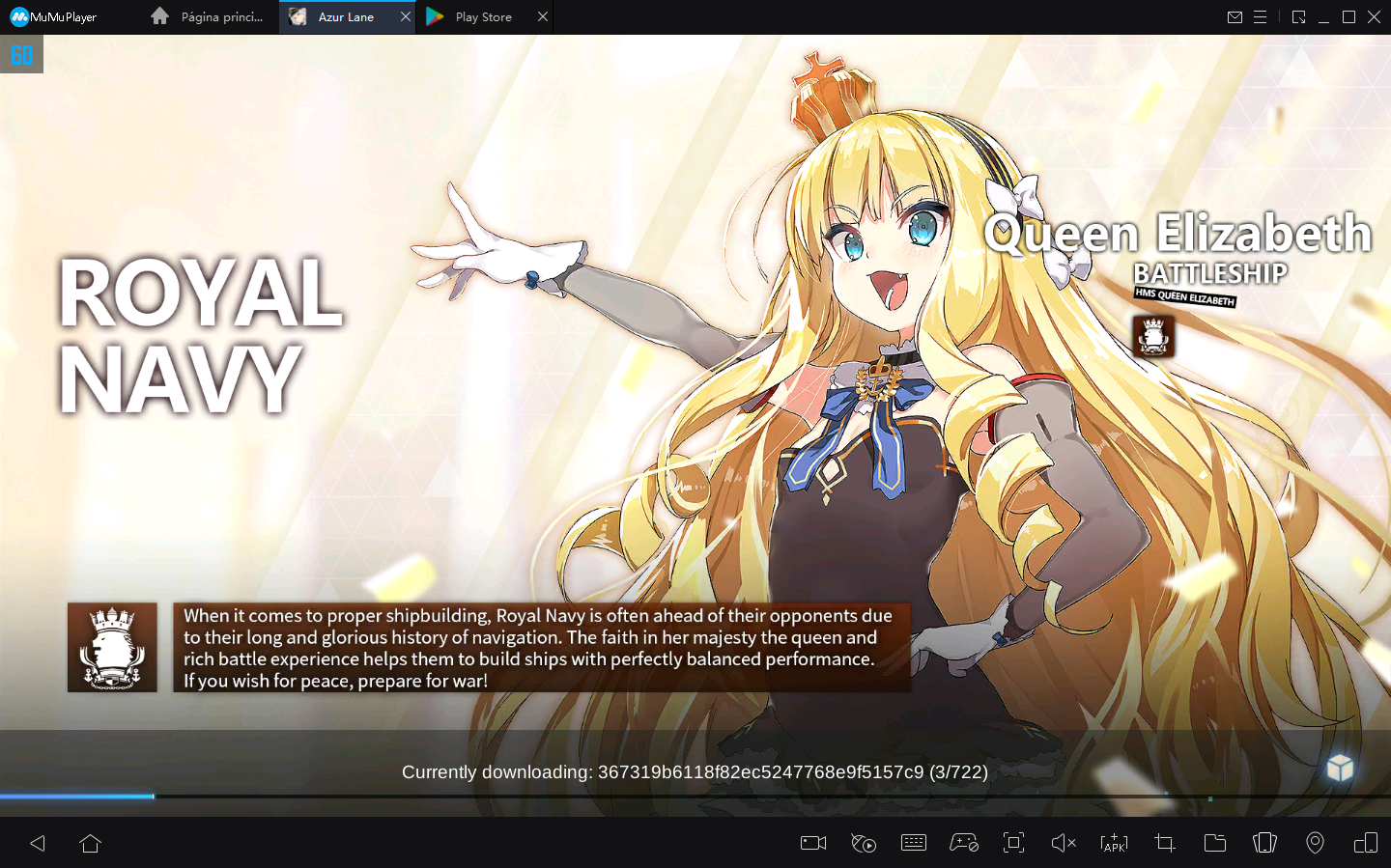Viewport: 1391px width, 868px height.
Task: Click the cube icon beside the progress bar
Action: [x=1341, y=768]
